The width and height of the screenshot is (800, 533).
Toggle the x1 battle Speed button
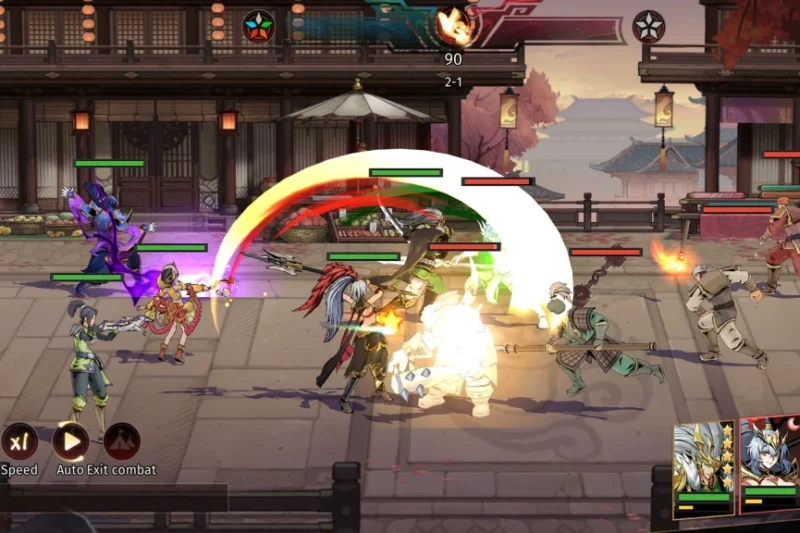19,441
